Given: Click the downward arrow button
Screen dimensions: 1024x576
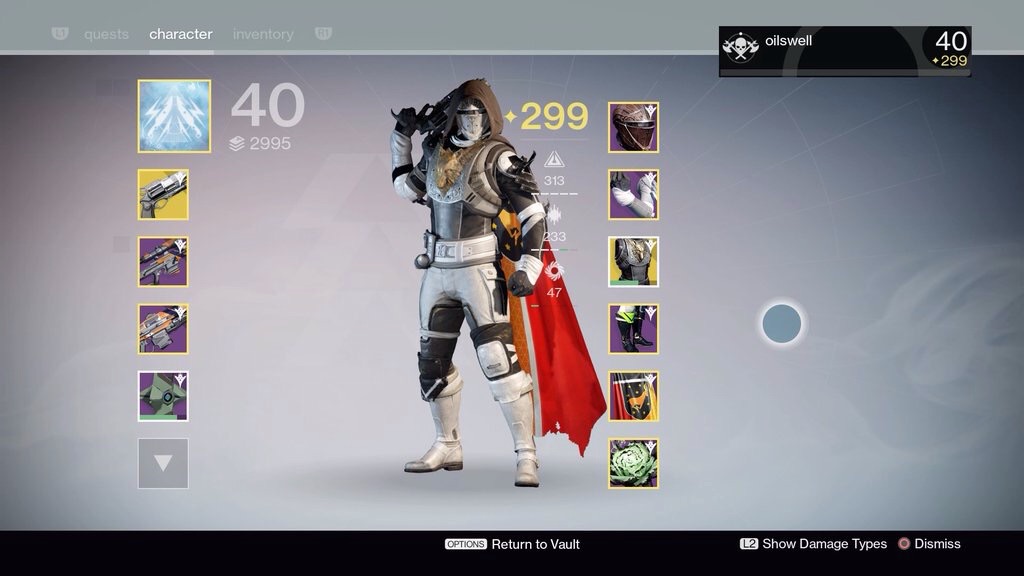Looking at the screenshot, I should point(163,463).
